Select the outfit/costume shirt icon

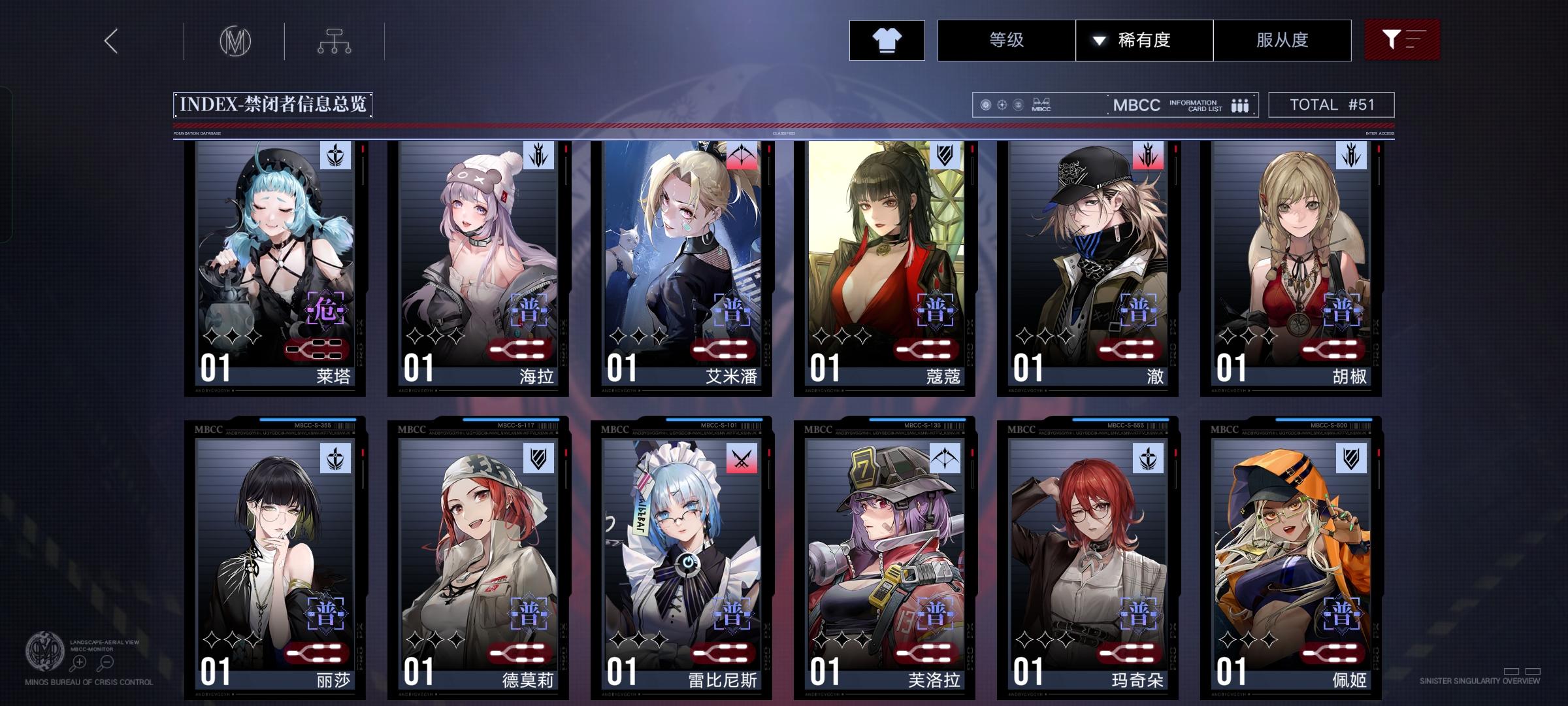click(x=887, y=40)
